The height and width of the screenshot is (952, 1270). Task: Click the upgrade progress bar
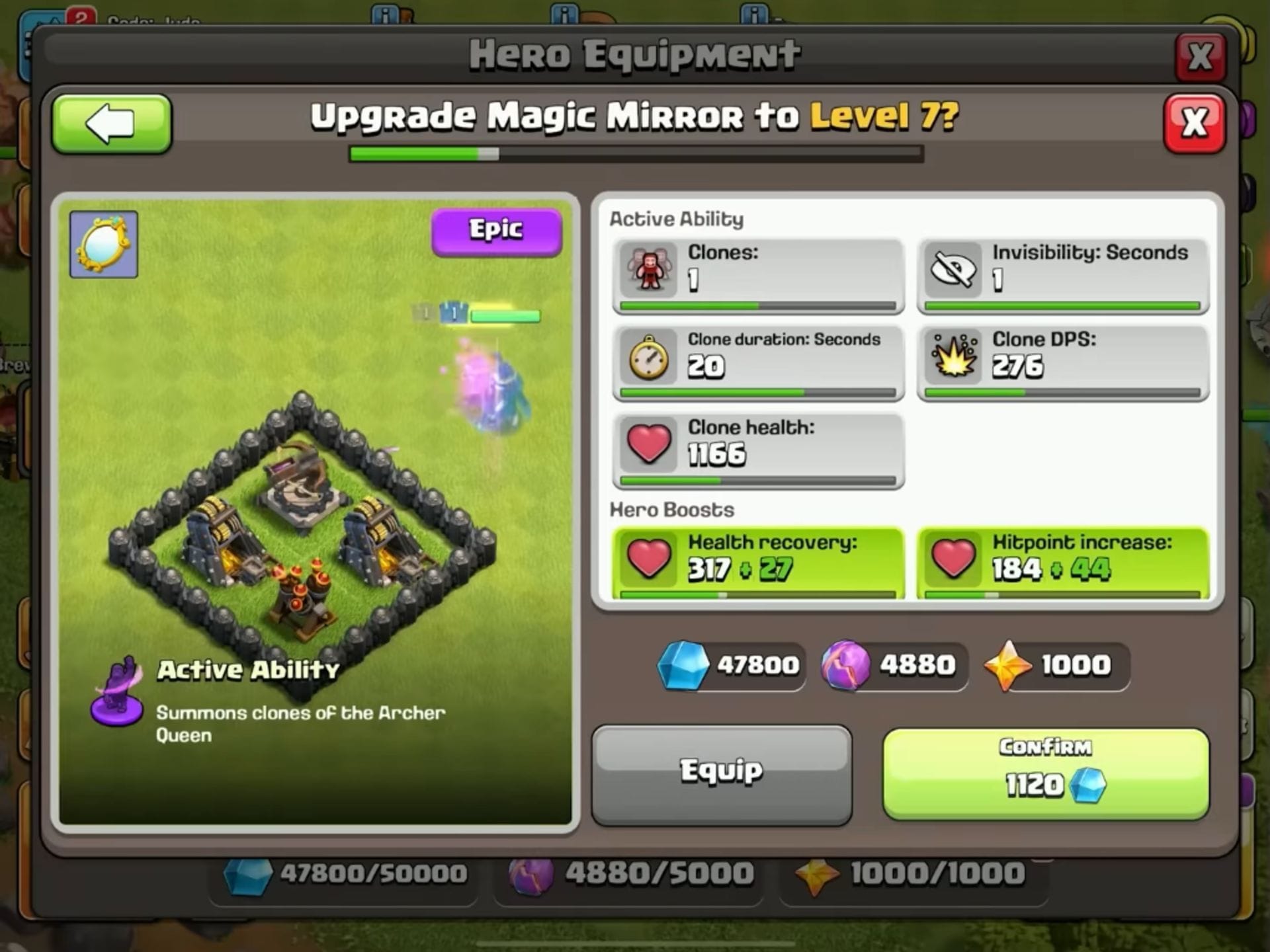click(x=635, y=155)
